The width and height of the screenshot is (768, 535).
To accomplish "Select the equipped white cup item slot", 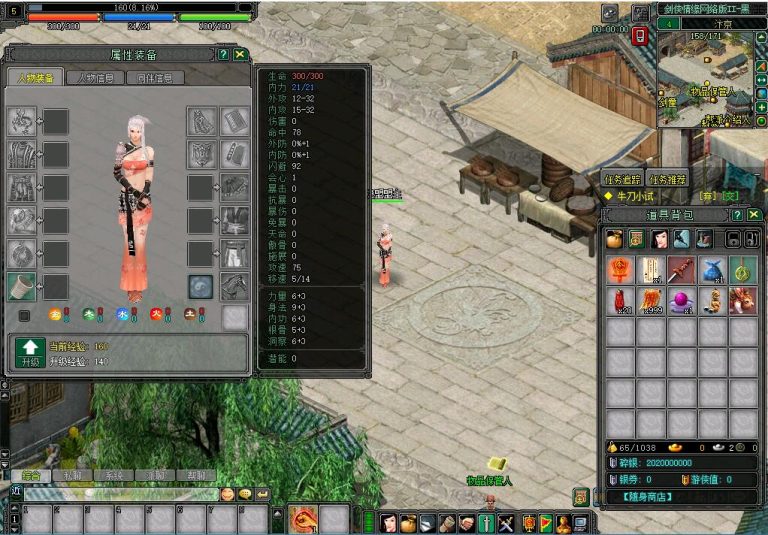I will (x=21, y=287).
